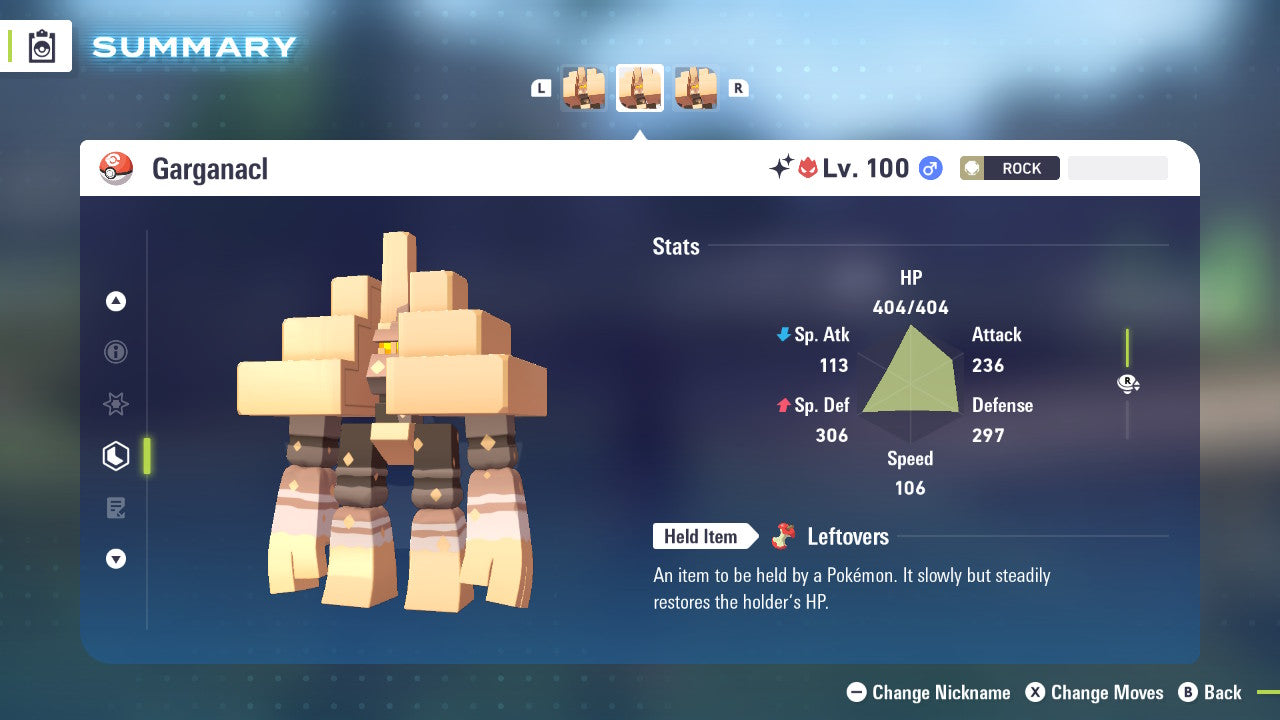The width and height of the screenshot is (1280, 720).
Task: Click the shiny sparkle icon
Action: 782,167
